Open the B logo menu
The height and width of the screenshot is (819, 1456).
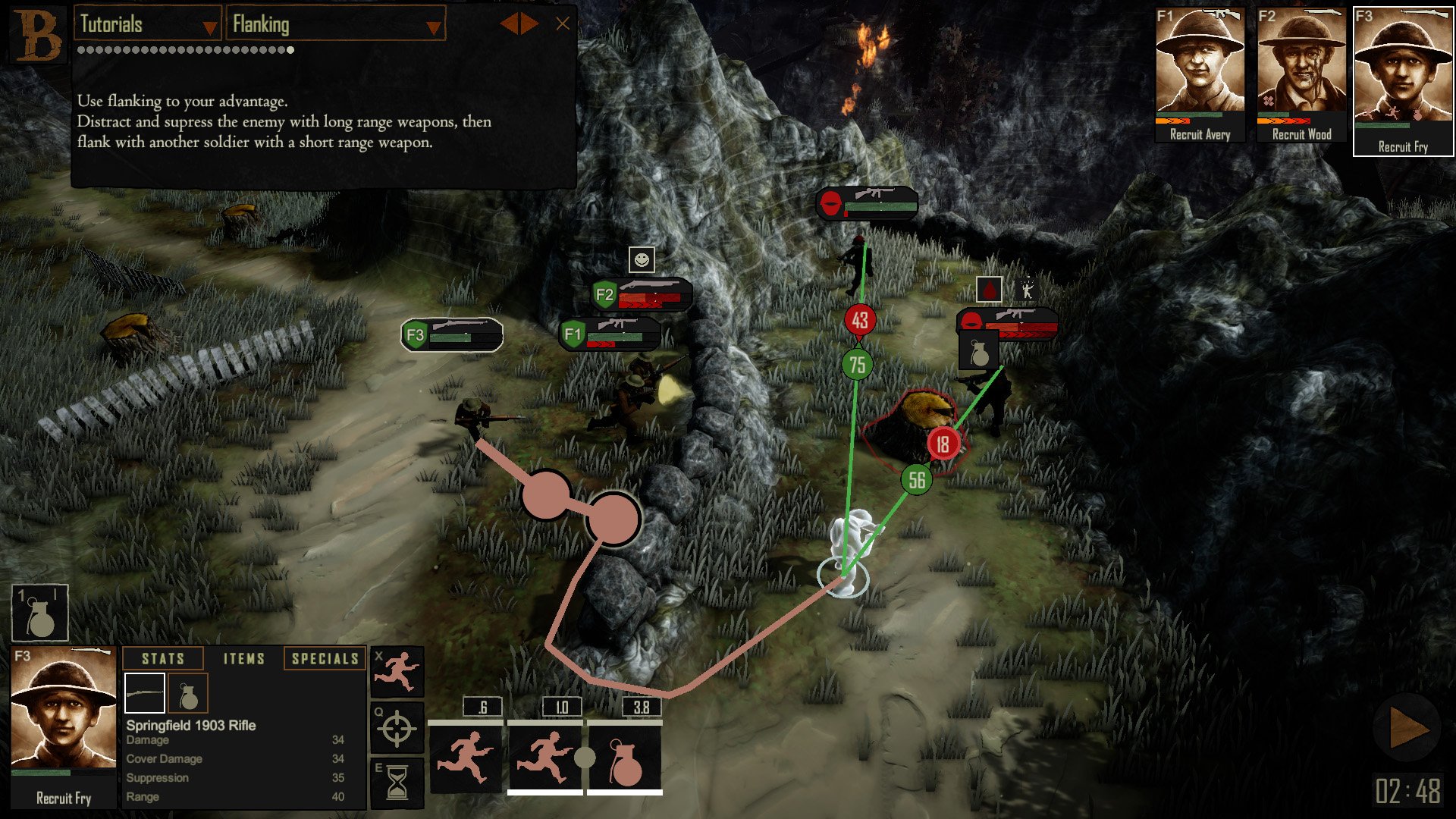click(36, 35)
